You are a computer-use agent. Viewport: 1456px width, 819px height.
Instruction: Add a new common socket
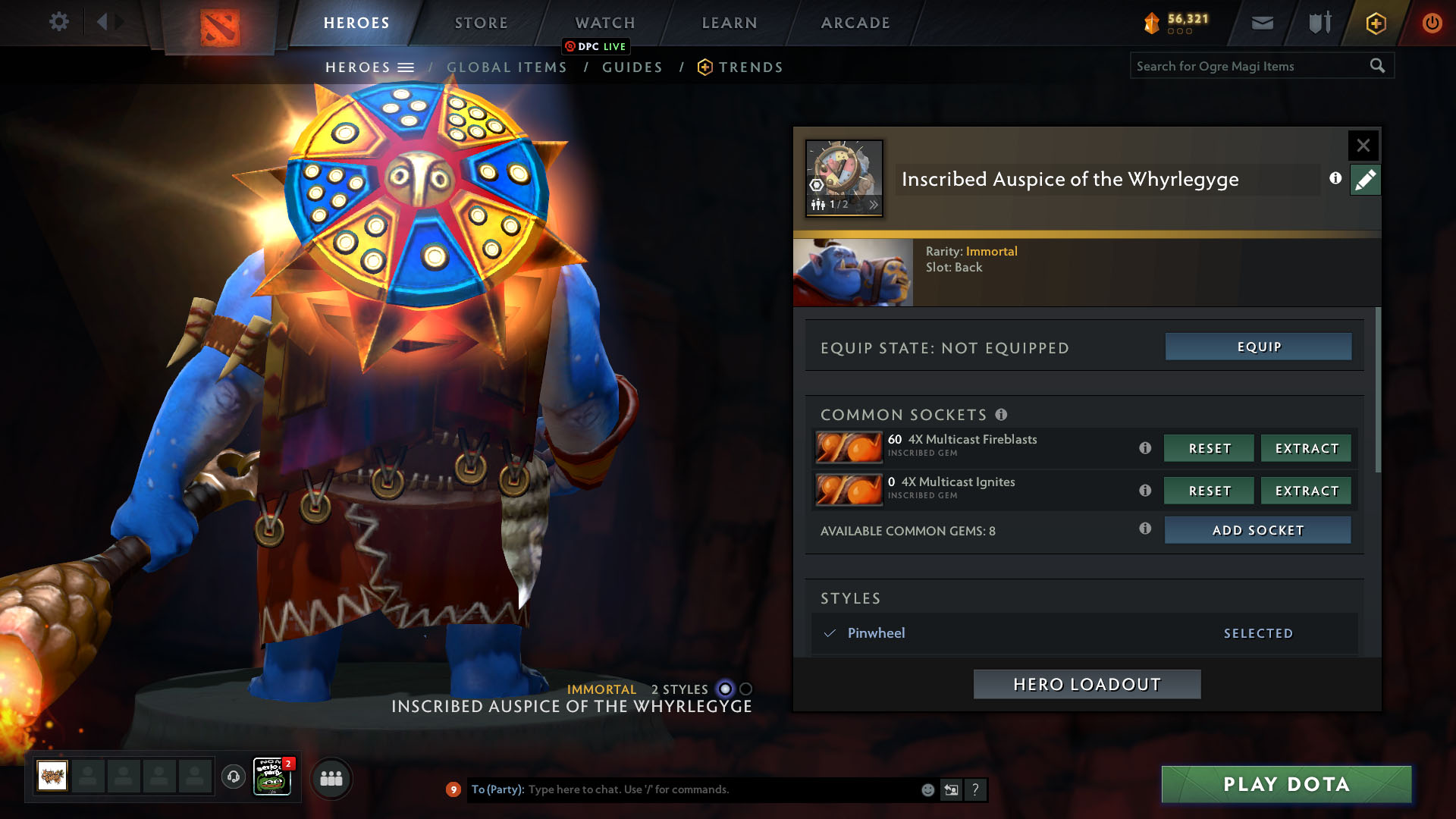click(x=1257, y=530)
